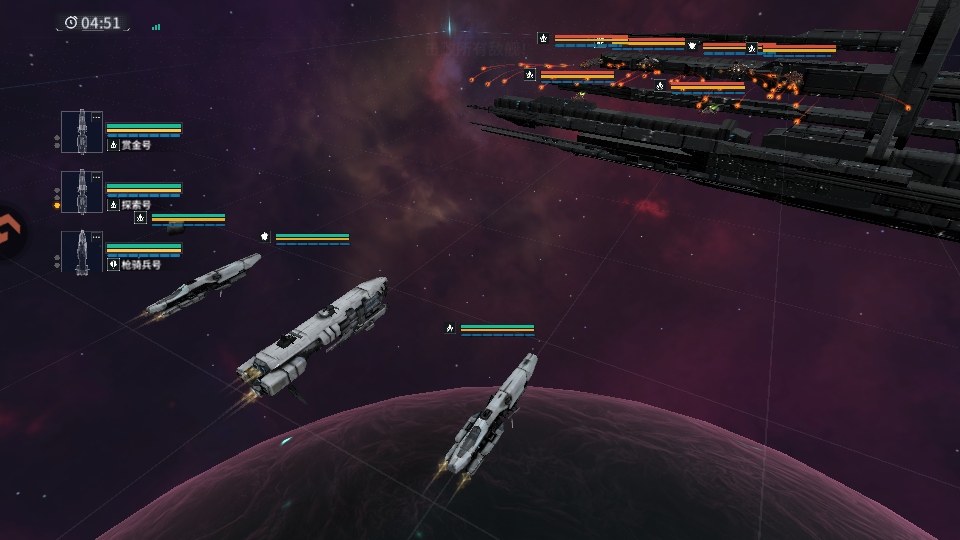960x540 pixels.
Task: Select the 赏金号 ship card
Action: (x=81, y=132)
